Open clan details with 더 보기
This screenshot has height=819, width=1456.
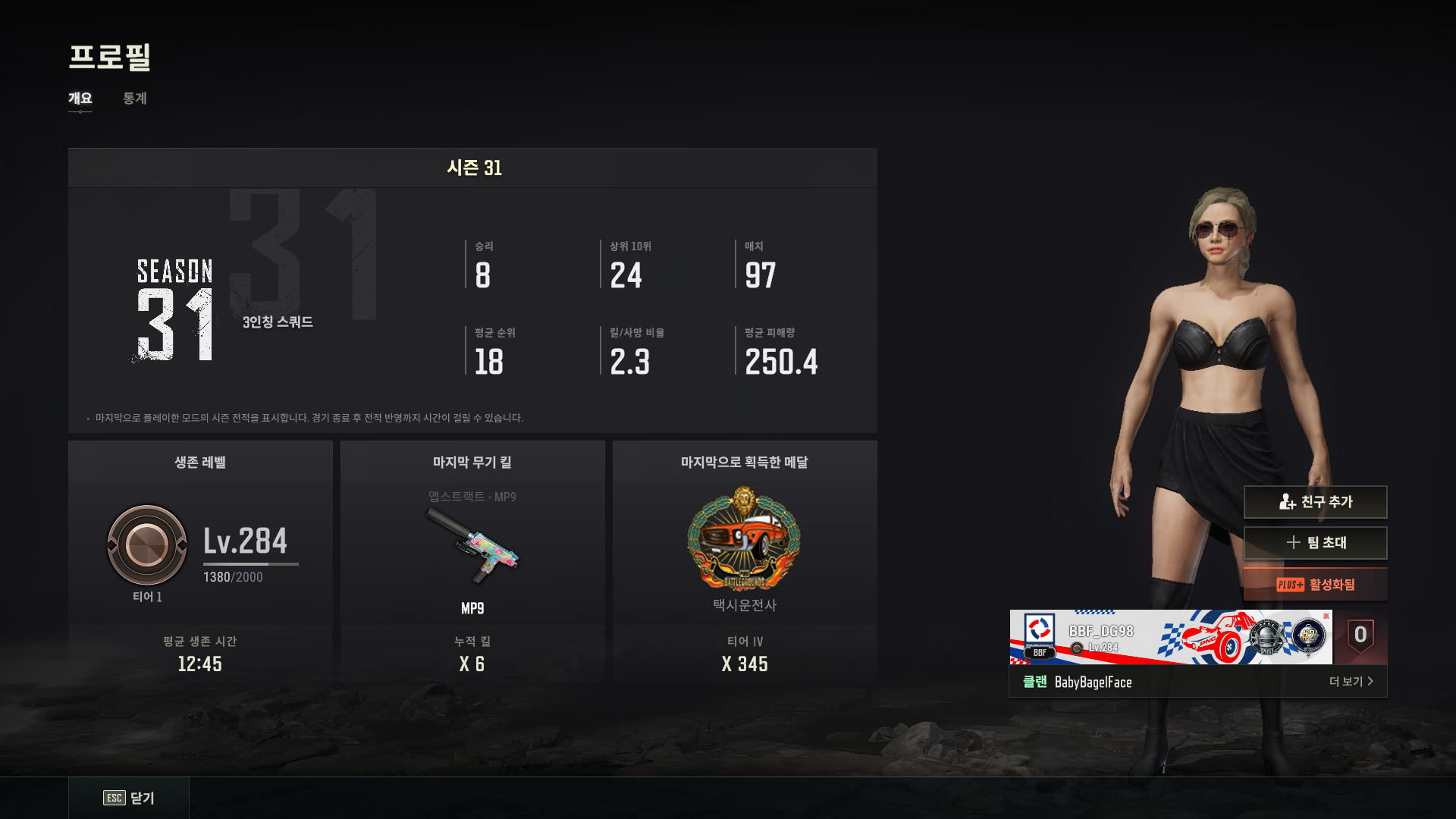point(1351,682)
